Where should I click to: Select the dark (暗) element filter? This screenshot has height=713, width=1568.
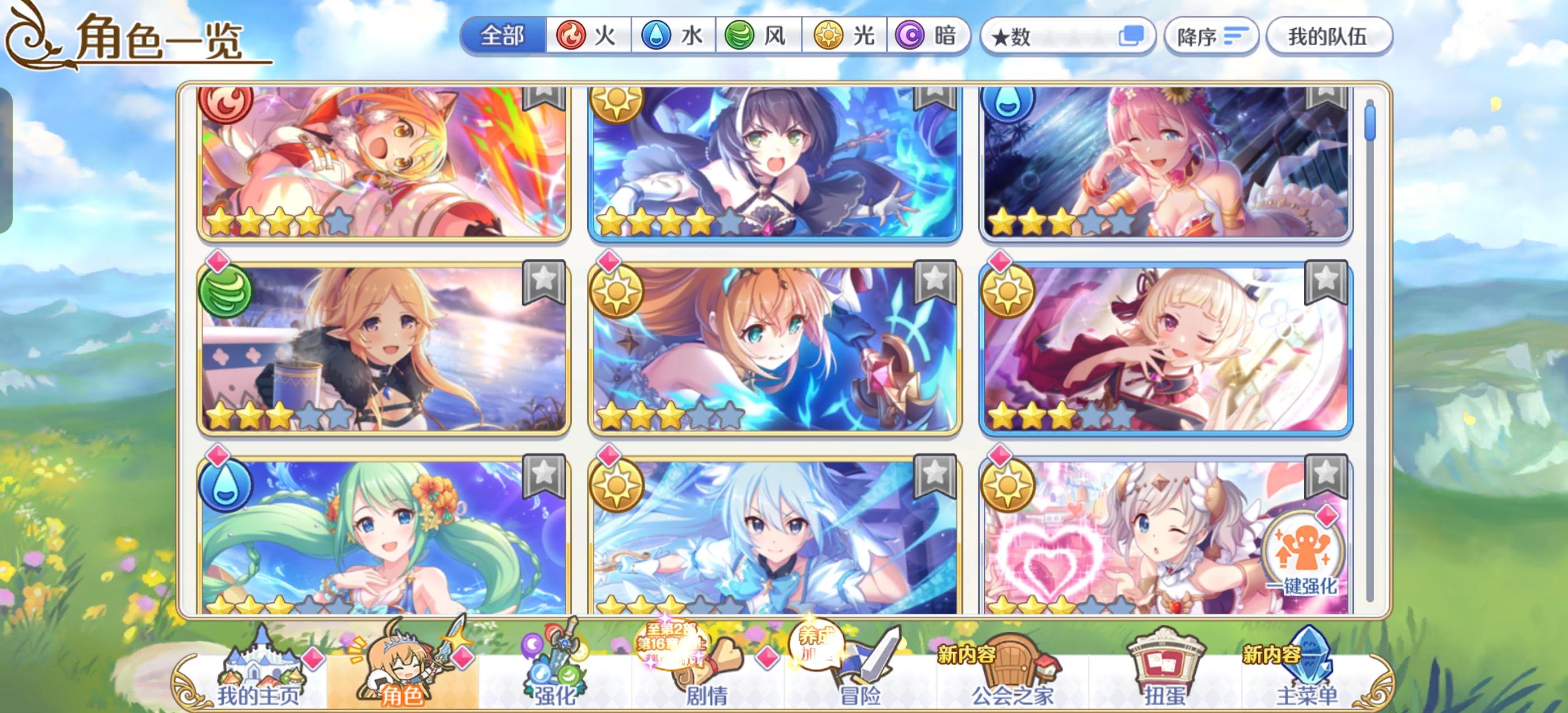coord(913,37)
